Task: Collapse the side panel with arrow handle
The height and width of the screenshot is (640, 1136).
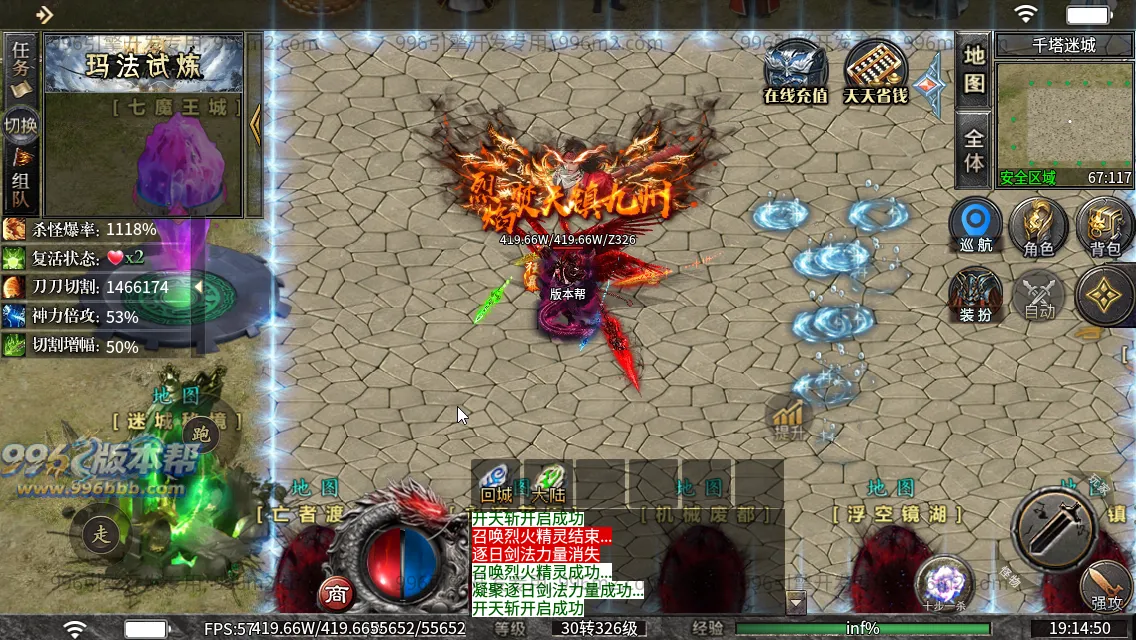Action: point(255,125)
